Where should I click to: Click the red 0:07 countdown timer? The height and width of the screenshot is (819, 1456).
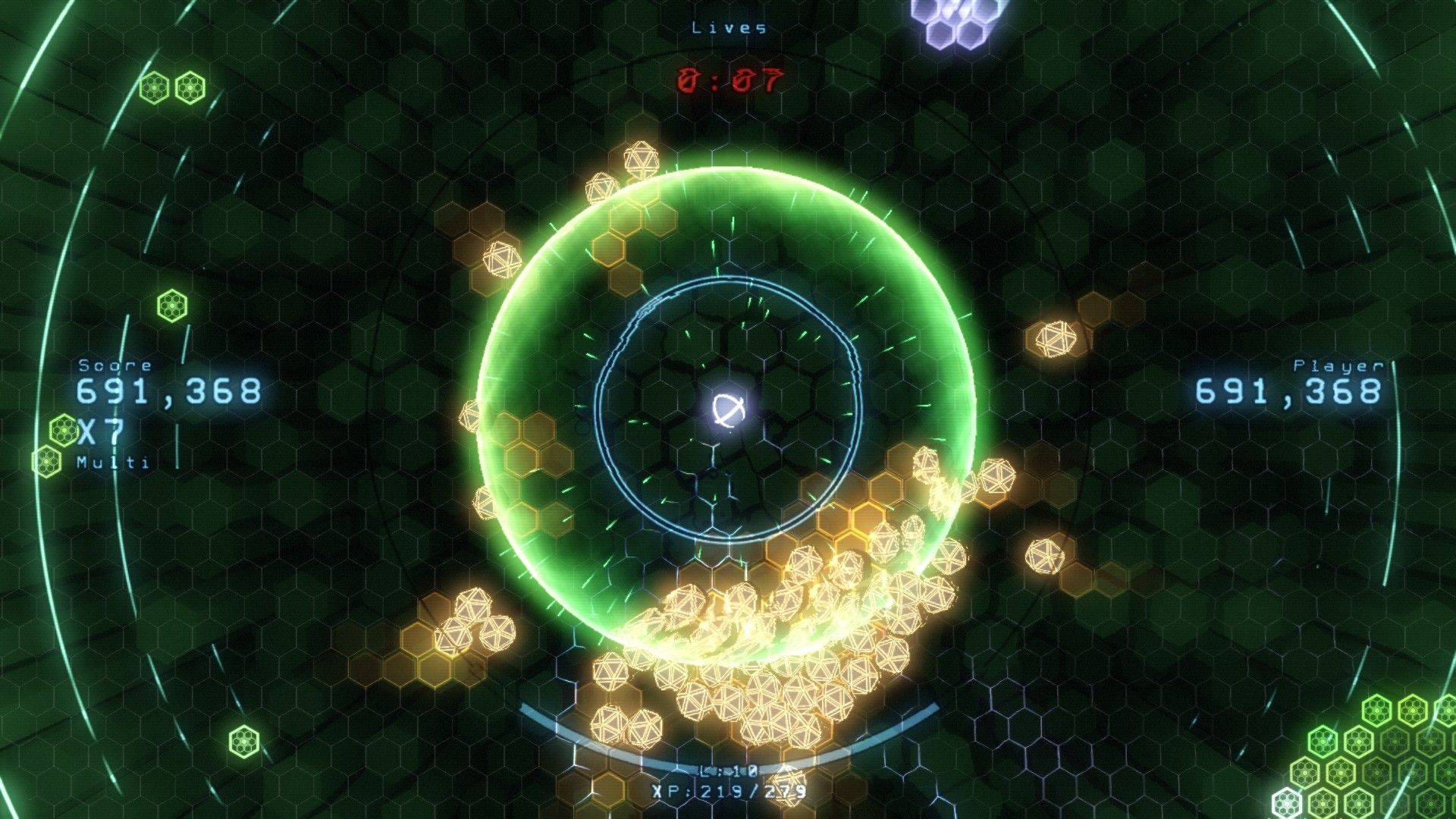730,79
